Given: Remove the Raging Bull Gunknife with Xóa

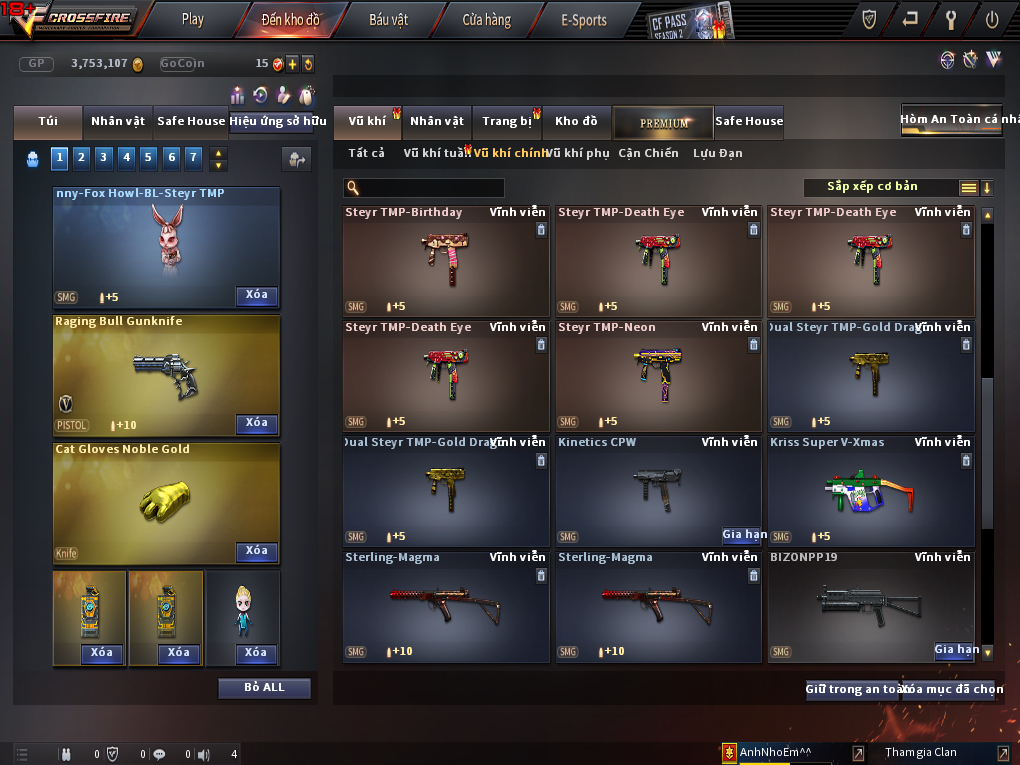Looking at the screenshot, I should 257,423.
